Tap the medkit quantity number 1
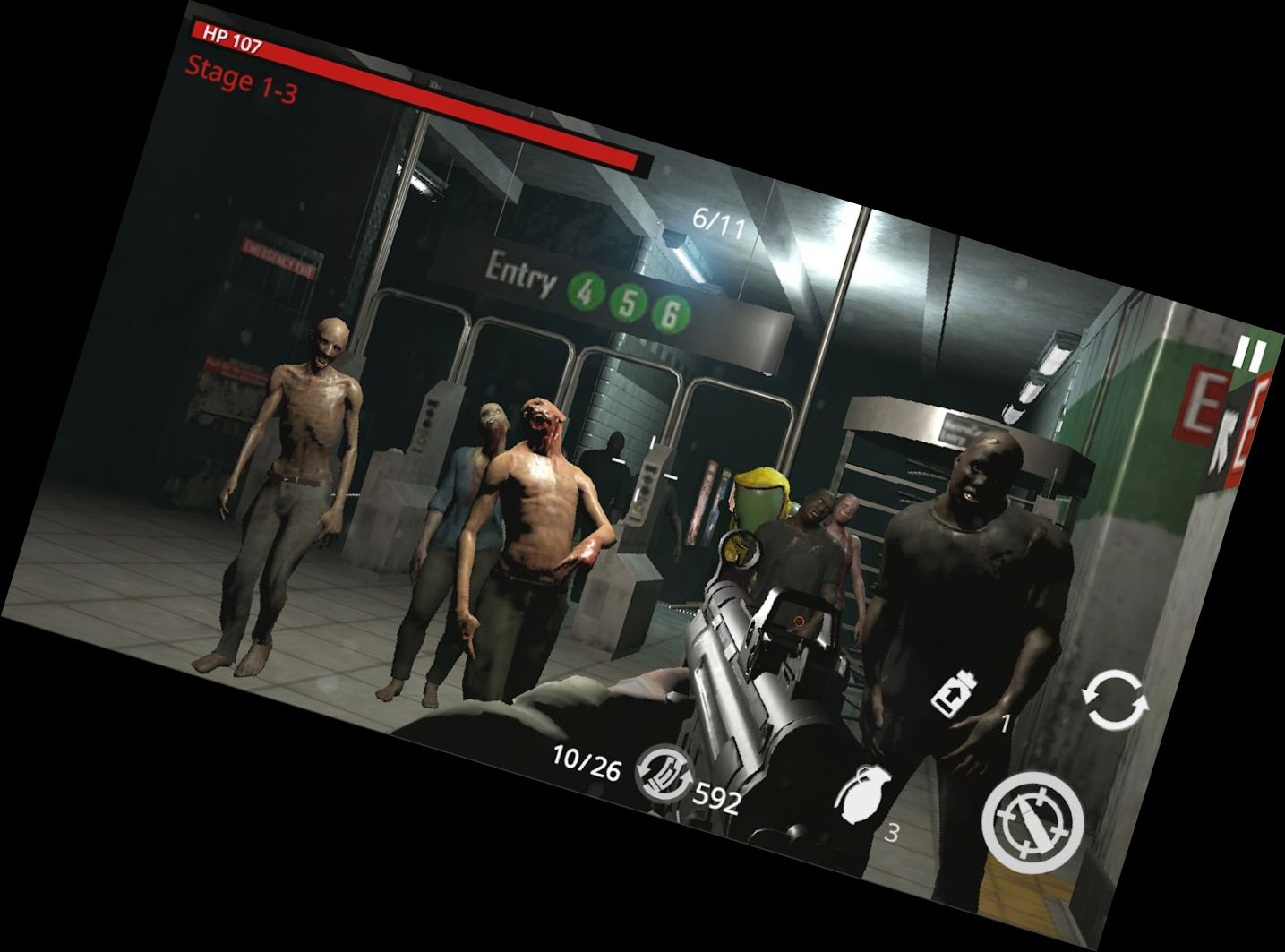Image resolution: width=1285 pixels, height=952 pixels. pyautogui.click(x=1004, y=725)
